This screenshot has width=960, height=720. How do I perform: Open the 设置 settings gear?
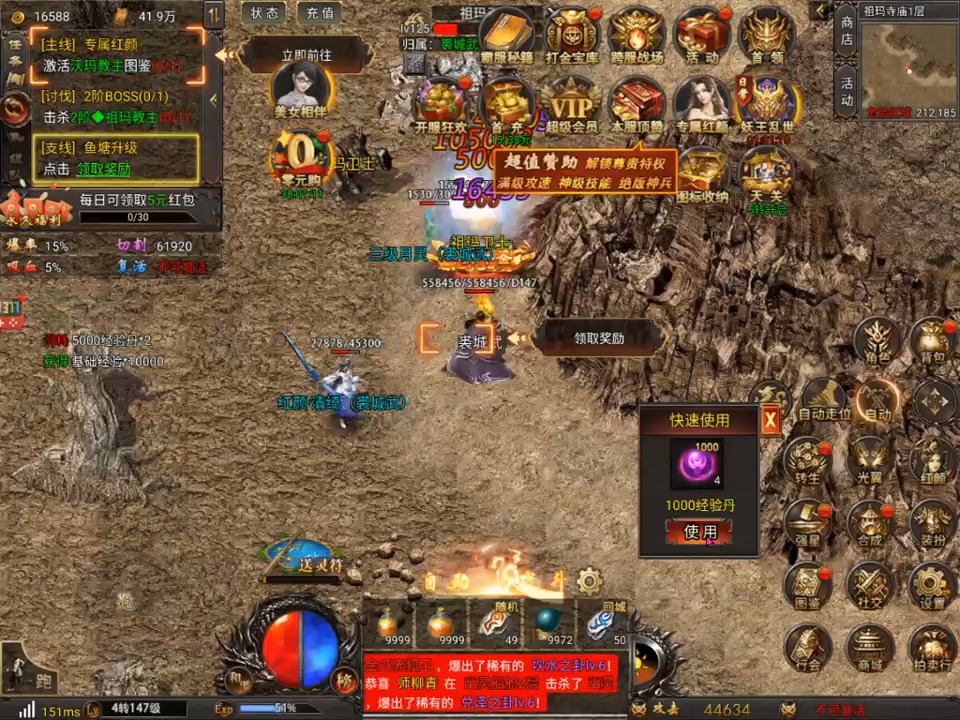click(932, 584)
